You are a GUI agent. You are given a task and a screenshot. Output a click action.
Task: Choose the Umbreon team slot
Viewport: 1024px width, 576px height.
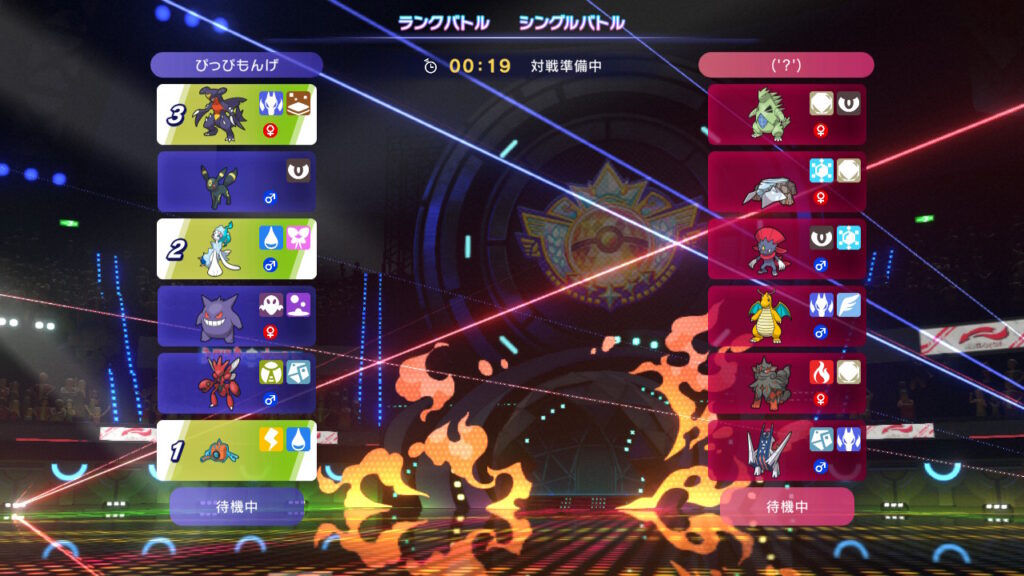click(237, 181)
